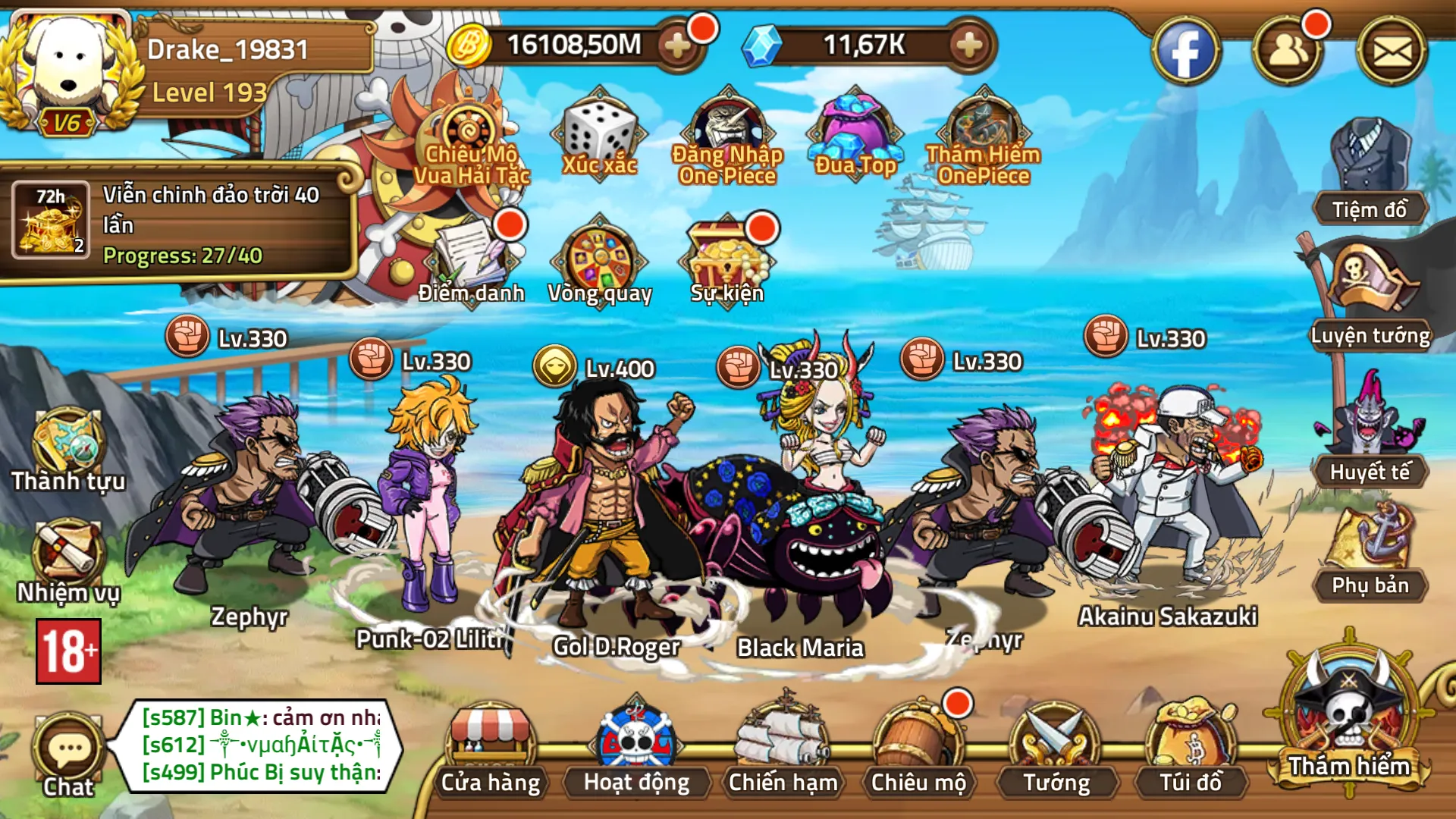Roll the Xúc xắc dice event
The image size is (1456, 819).
(599, 136)
